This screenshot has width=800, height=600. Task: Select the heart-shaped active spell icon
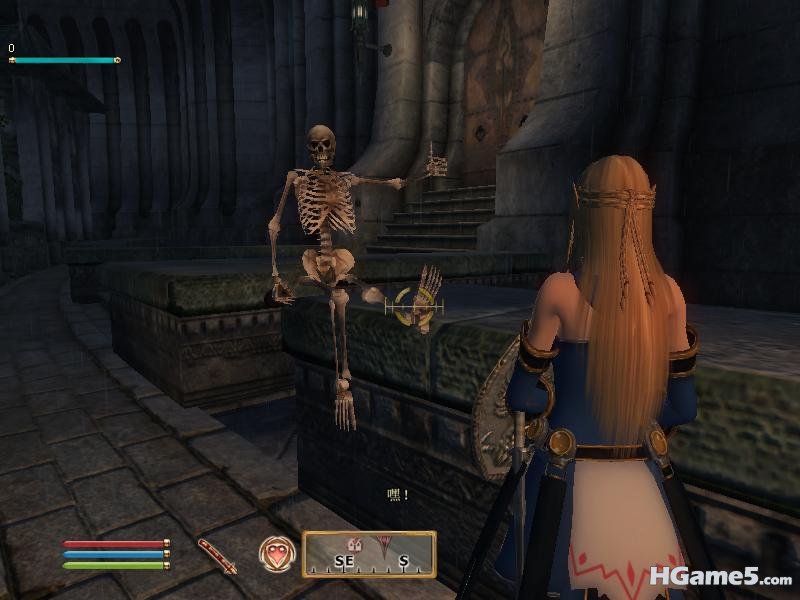pos(277,554)
